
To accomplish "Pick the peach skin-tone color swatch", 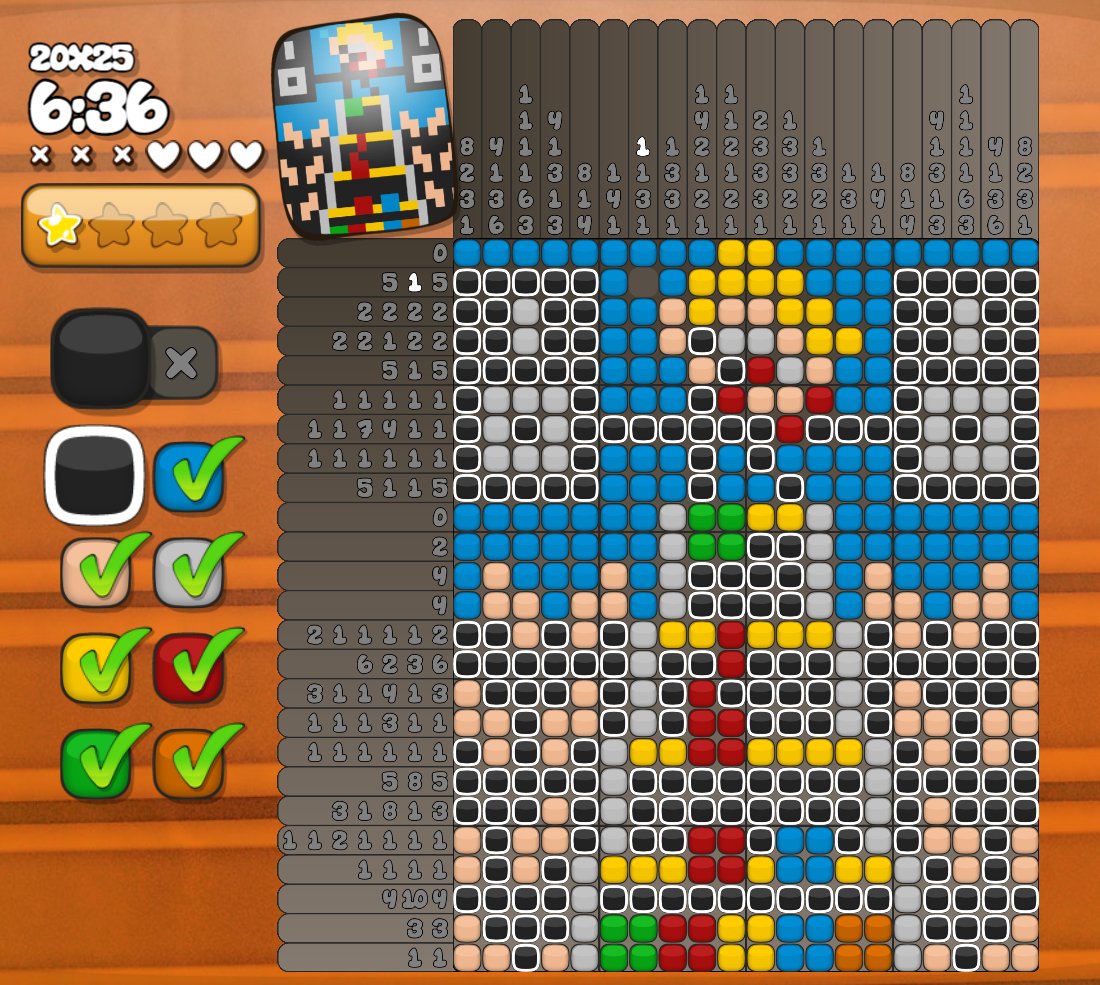I will coord(94,573).
